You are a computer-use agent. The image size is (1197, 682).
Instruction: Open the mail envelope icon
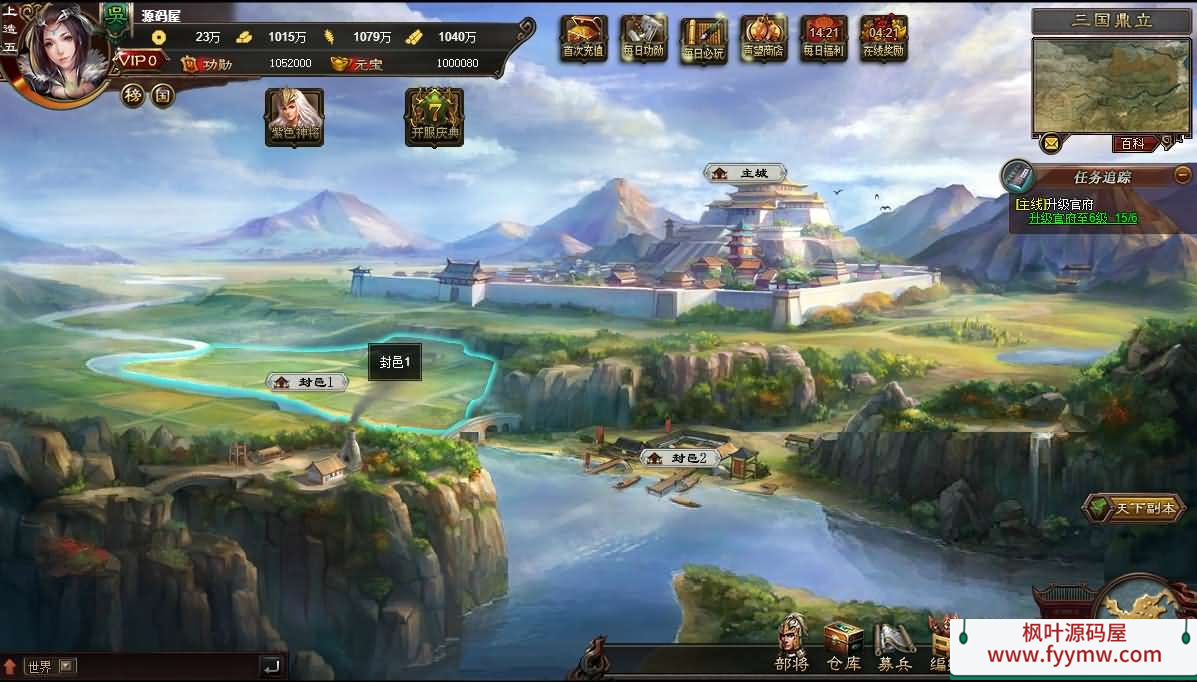pos(1050,144)
